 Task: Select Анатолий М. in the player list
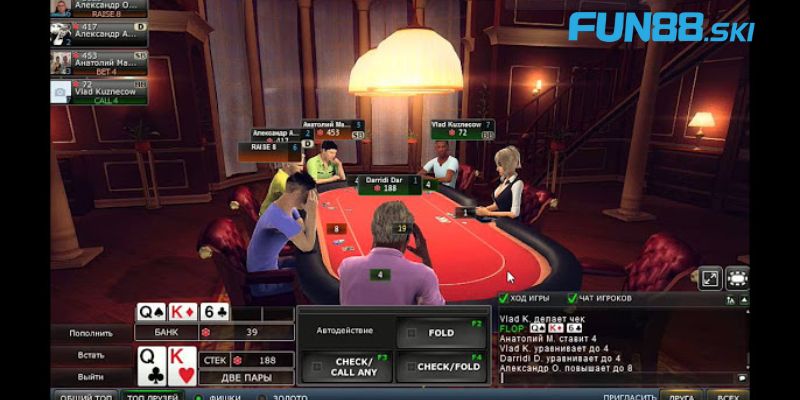coord(99,61)
